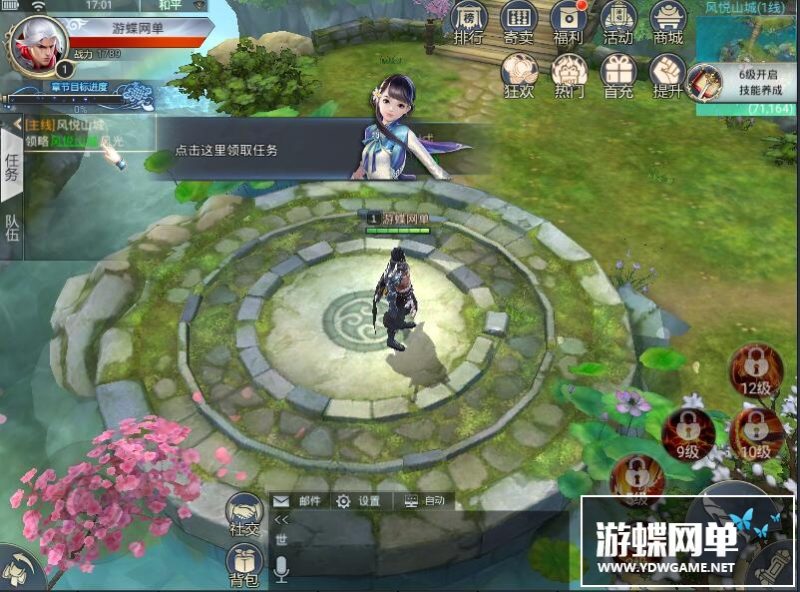Open the 福利 welfare rewards
This screenshot has height=592, width=800.
(x=569, y=22)
